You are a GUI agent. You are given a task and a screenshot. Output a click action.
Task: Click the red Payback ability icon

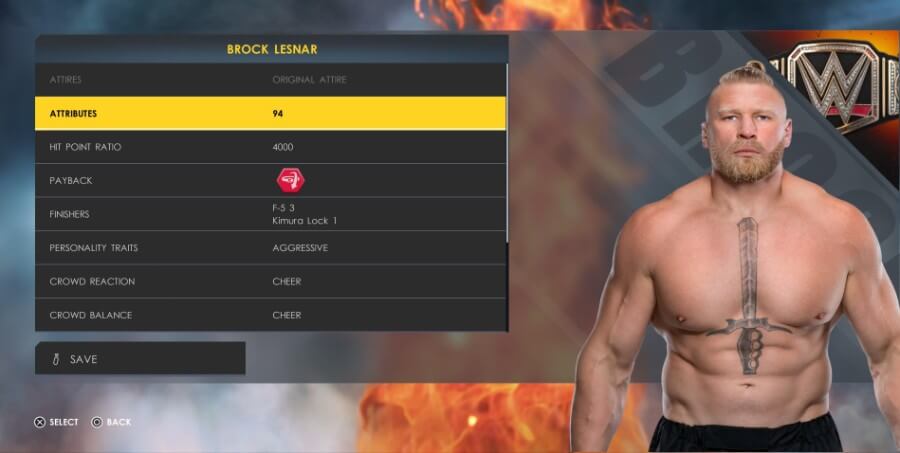click(x=291, y=180)
